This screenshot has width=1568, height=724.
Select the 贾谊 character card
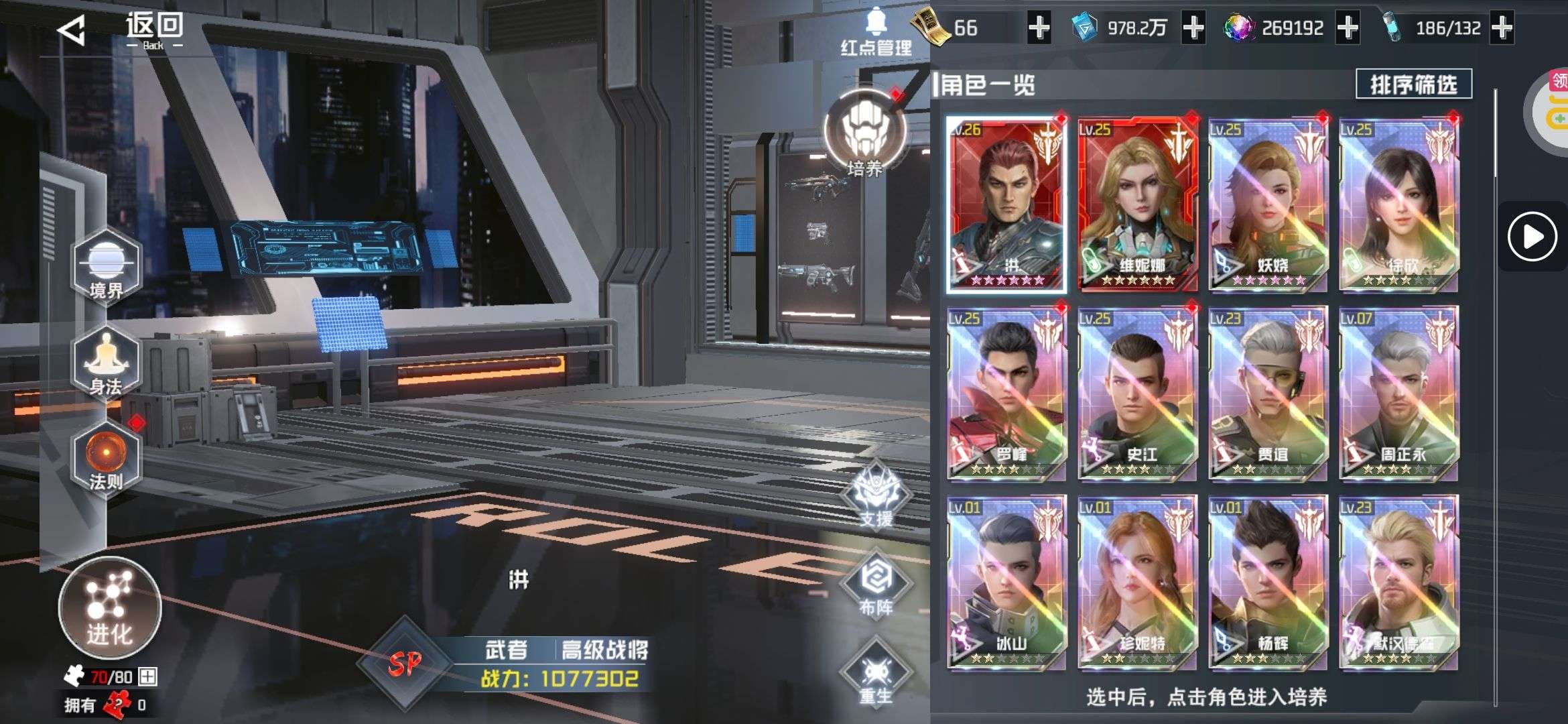[1268, 394]
